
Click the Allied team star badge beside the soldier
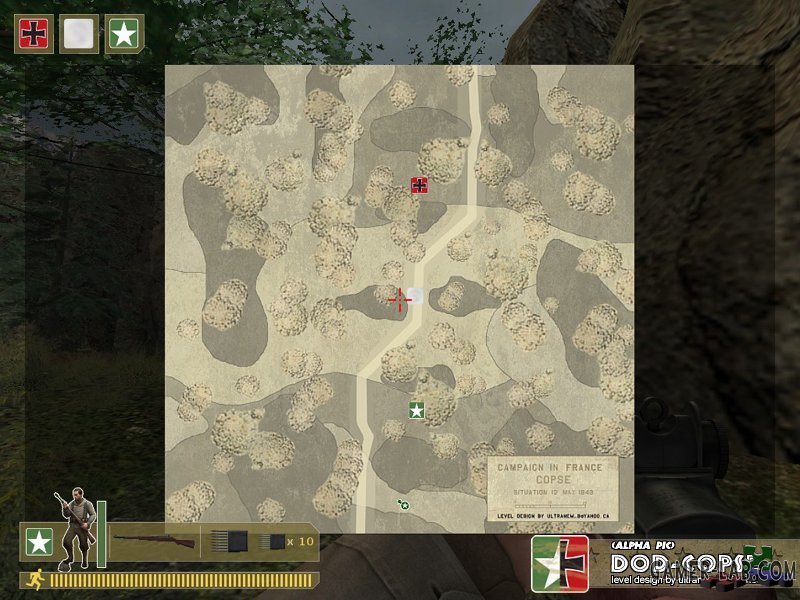coord(39,542)
